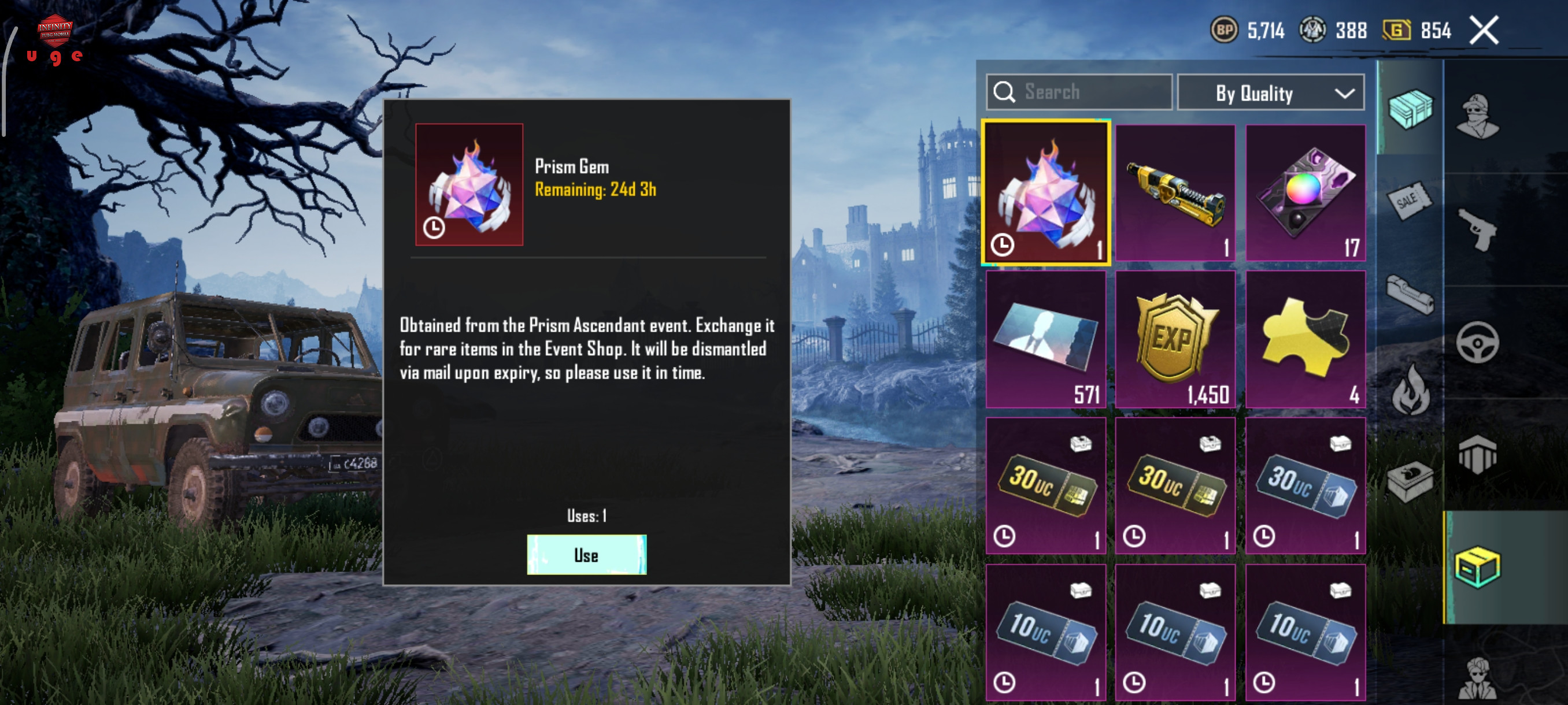Open the By Quality sort dropdown
1568x705 pixels.
click(x=1270, y=93)
